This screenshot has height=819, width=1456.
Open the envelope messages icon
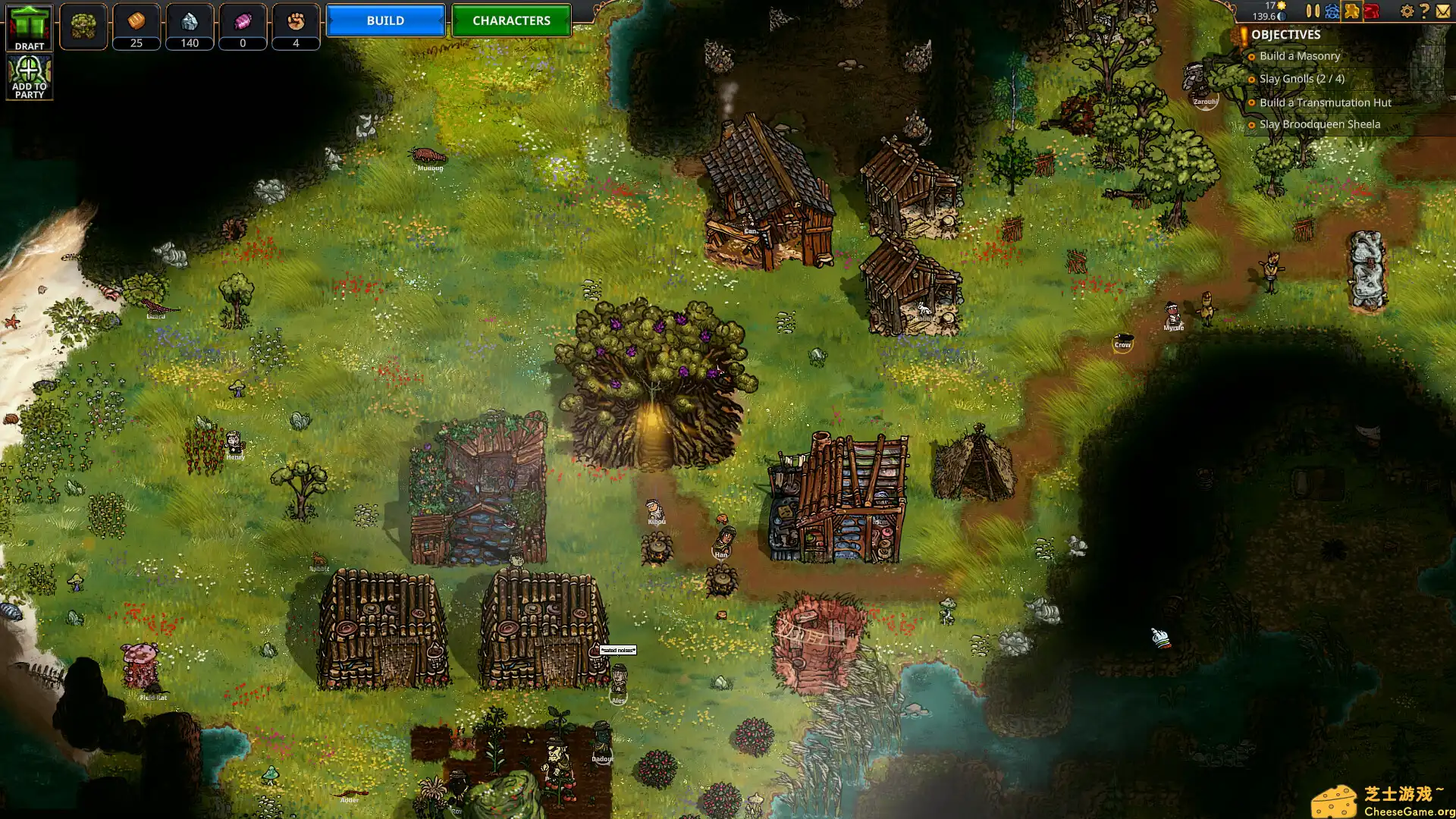1442,11
